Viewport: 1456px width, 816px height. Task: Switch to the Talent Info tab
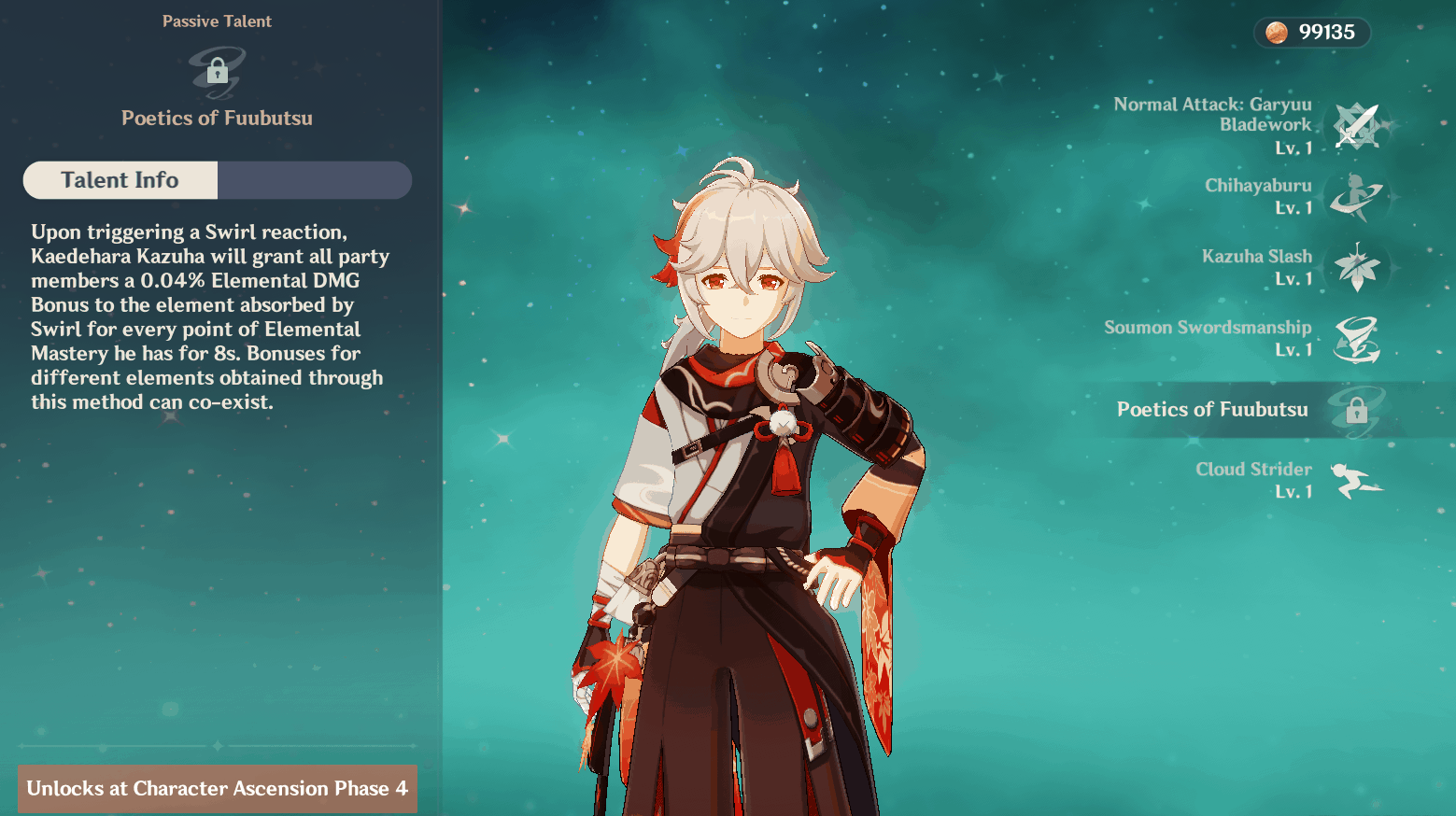tap(120, 180)
